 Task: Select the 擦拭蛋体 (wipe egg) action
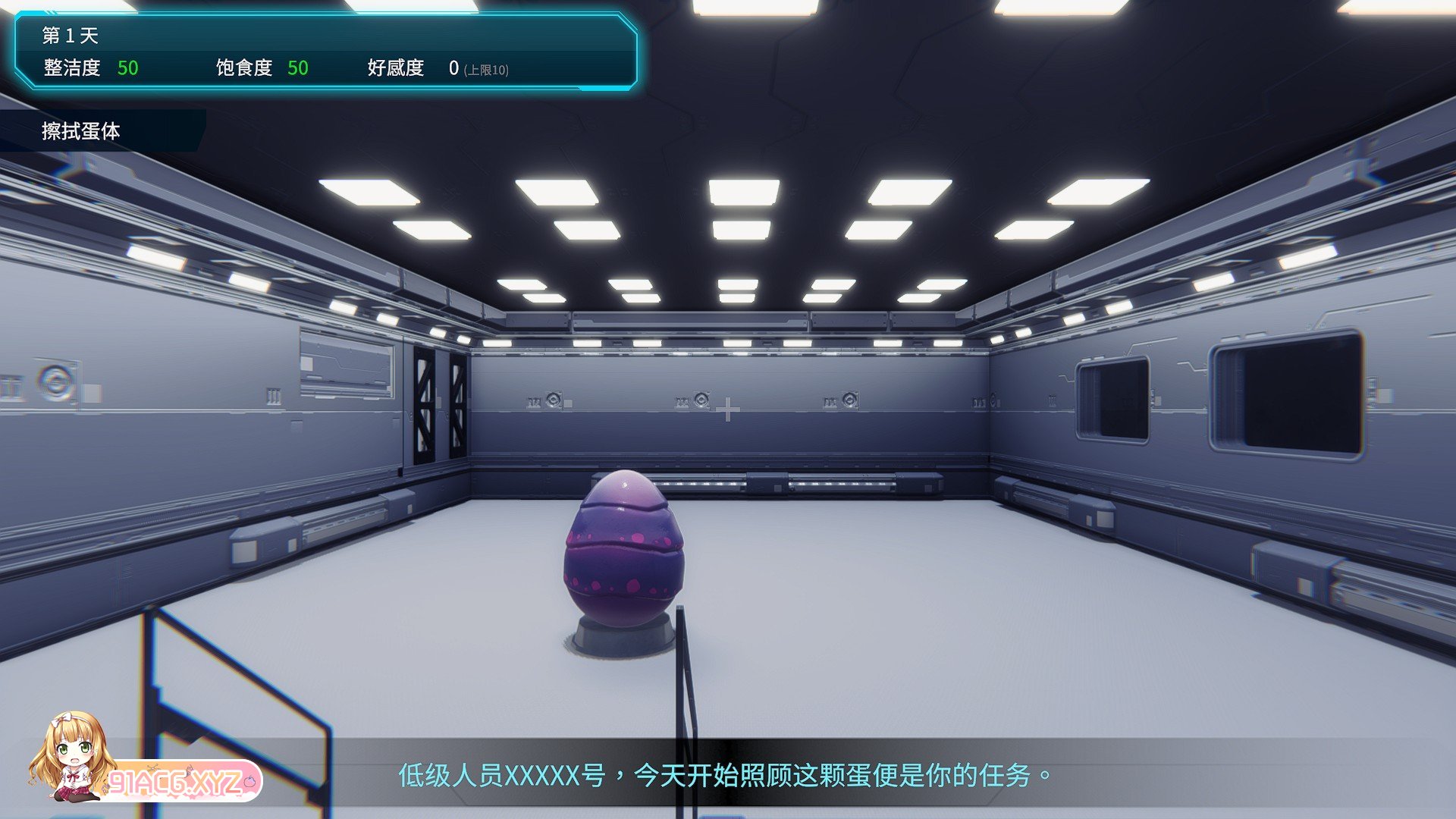point(82,129)
